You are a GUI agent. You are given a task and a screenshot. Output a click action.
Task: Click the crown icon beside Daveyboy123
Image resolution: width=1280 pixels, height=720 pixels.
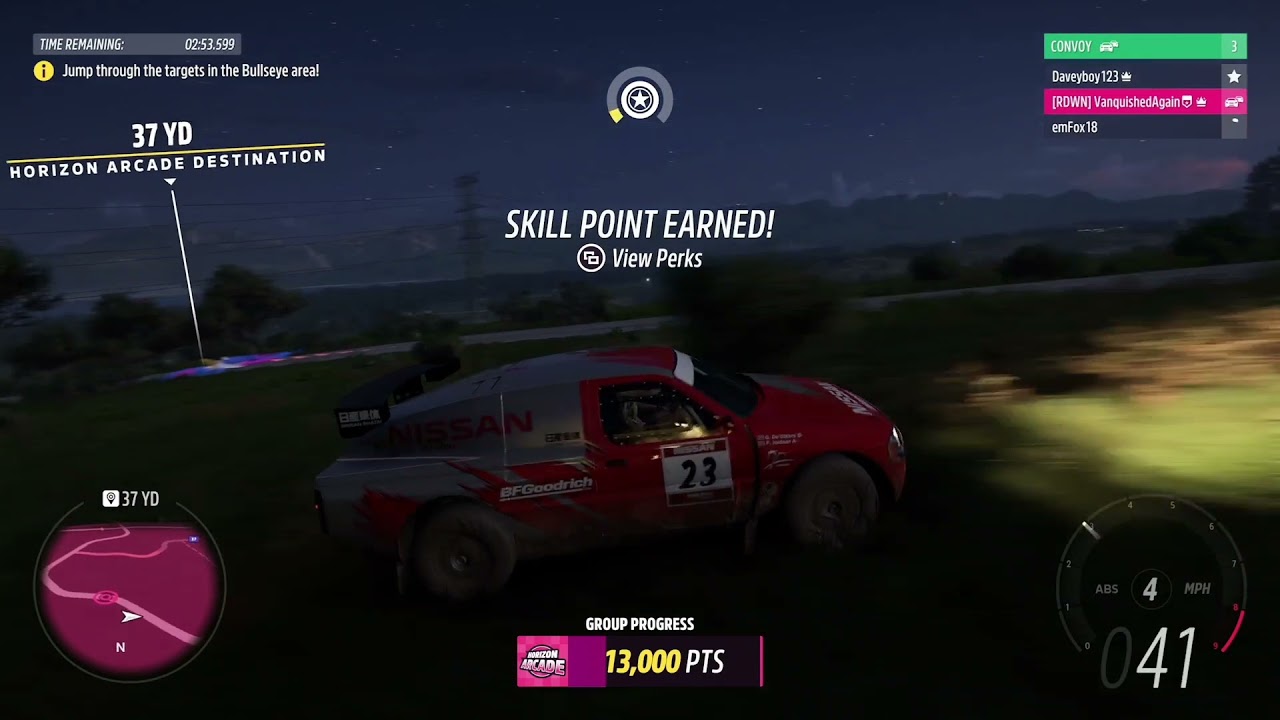[1125, 77]
